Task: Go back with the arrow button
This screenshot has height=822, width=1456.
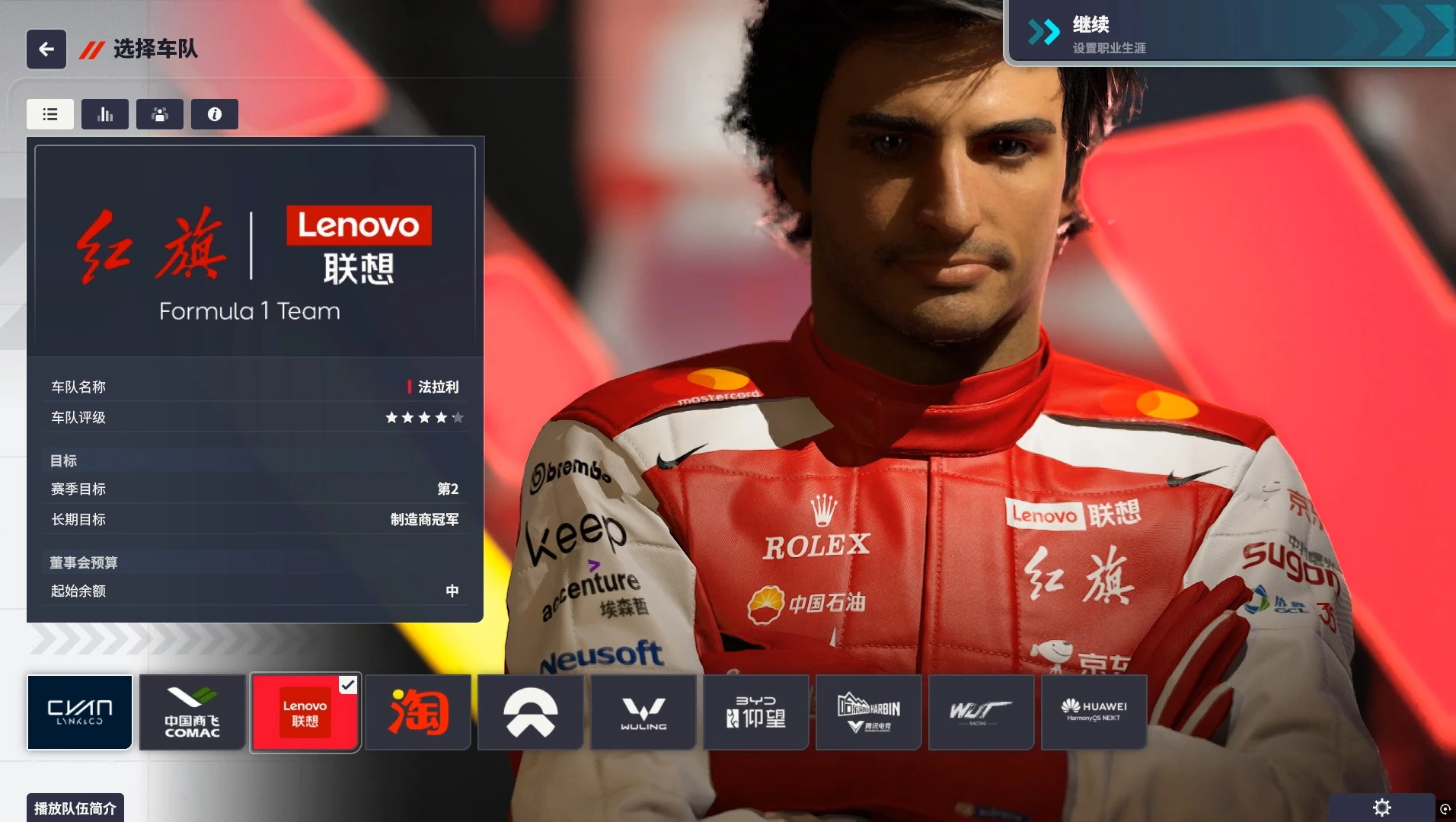Action: [46, 49]
